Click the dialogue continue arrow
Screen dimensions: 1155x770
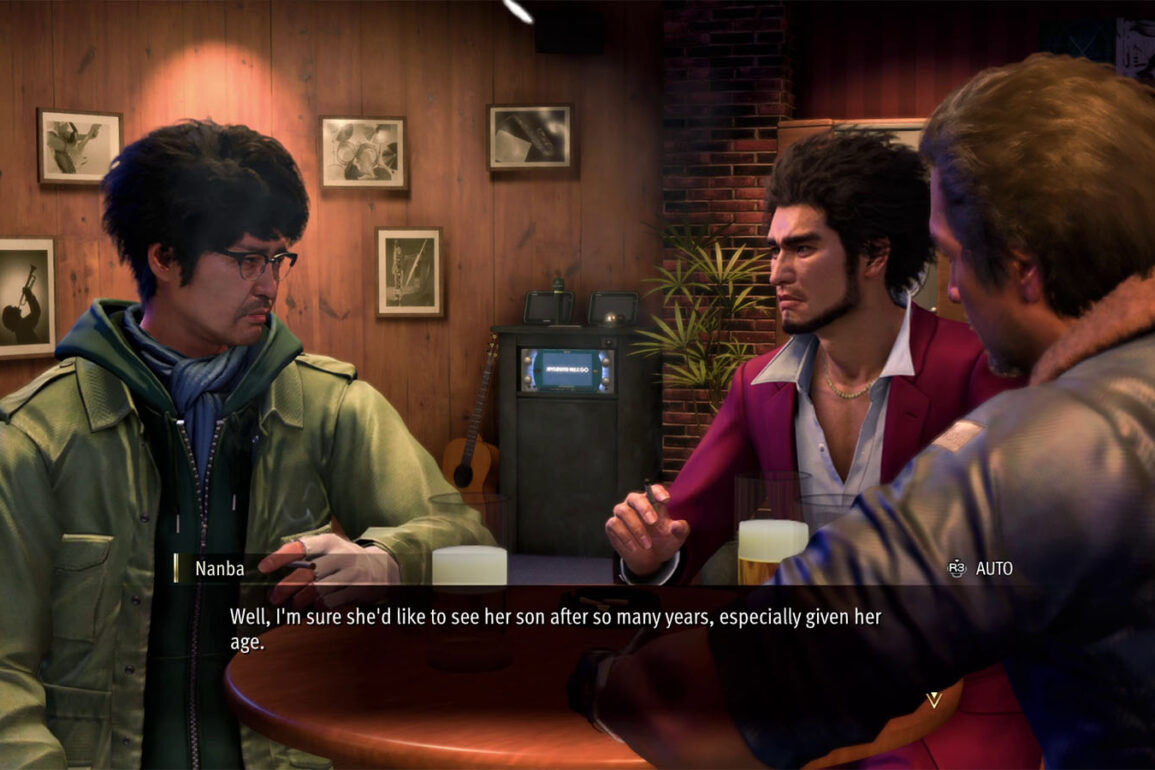934,699
